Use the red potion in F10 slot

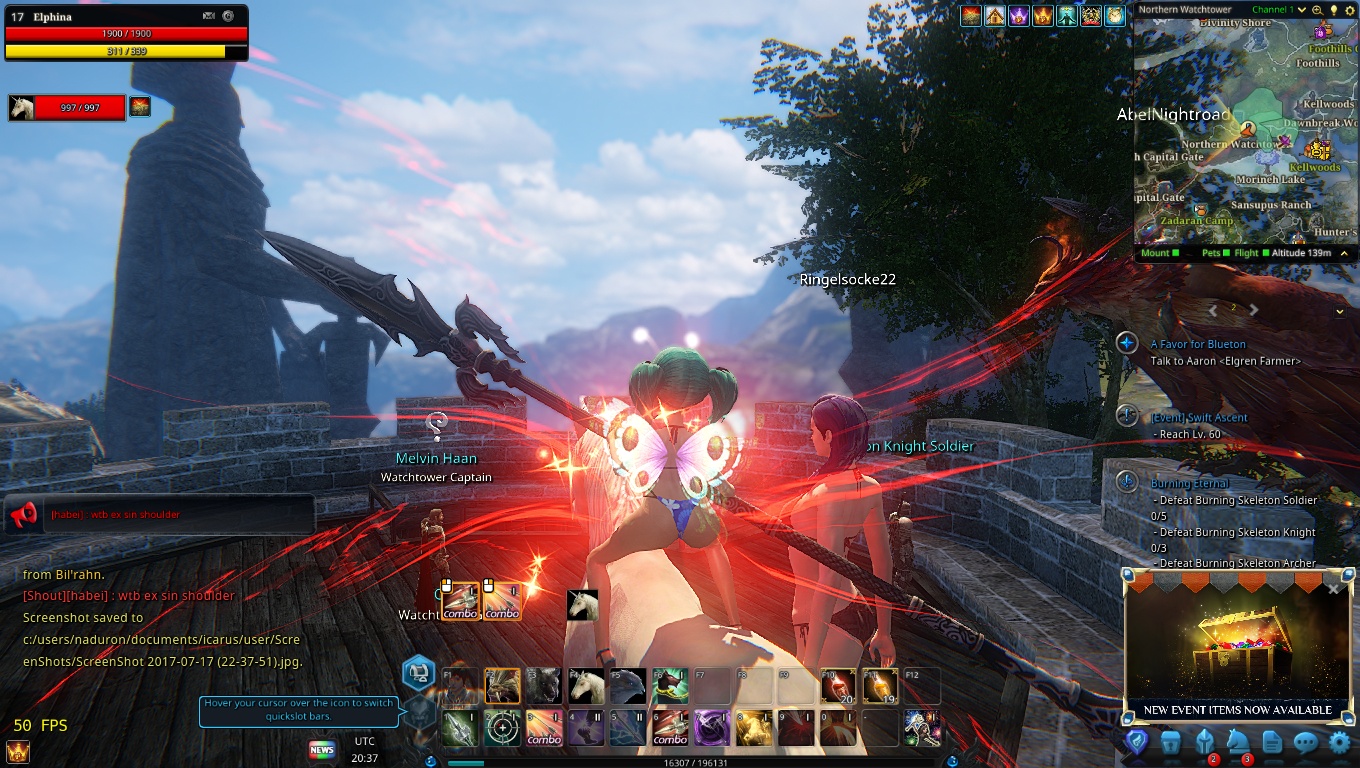837,686
